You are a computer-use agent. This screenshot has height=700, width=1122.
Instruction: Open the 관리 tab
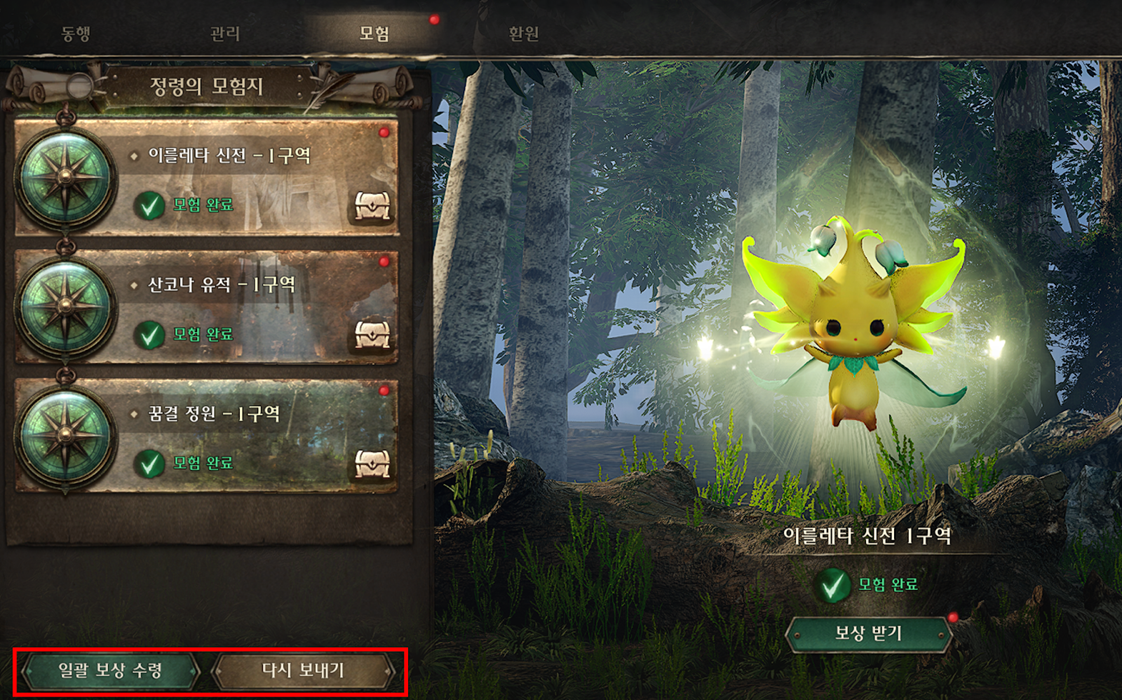tap(225, 33)
